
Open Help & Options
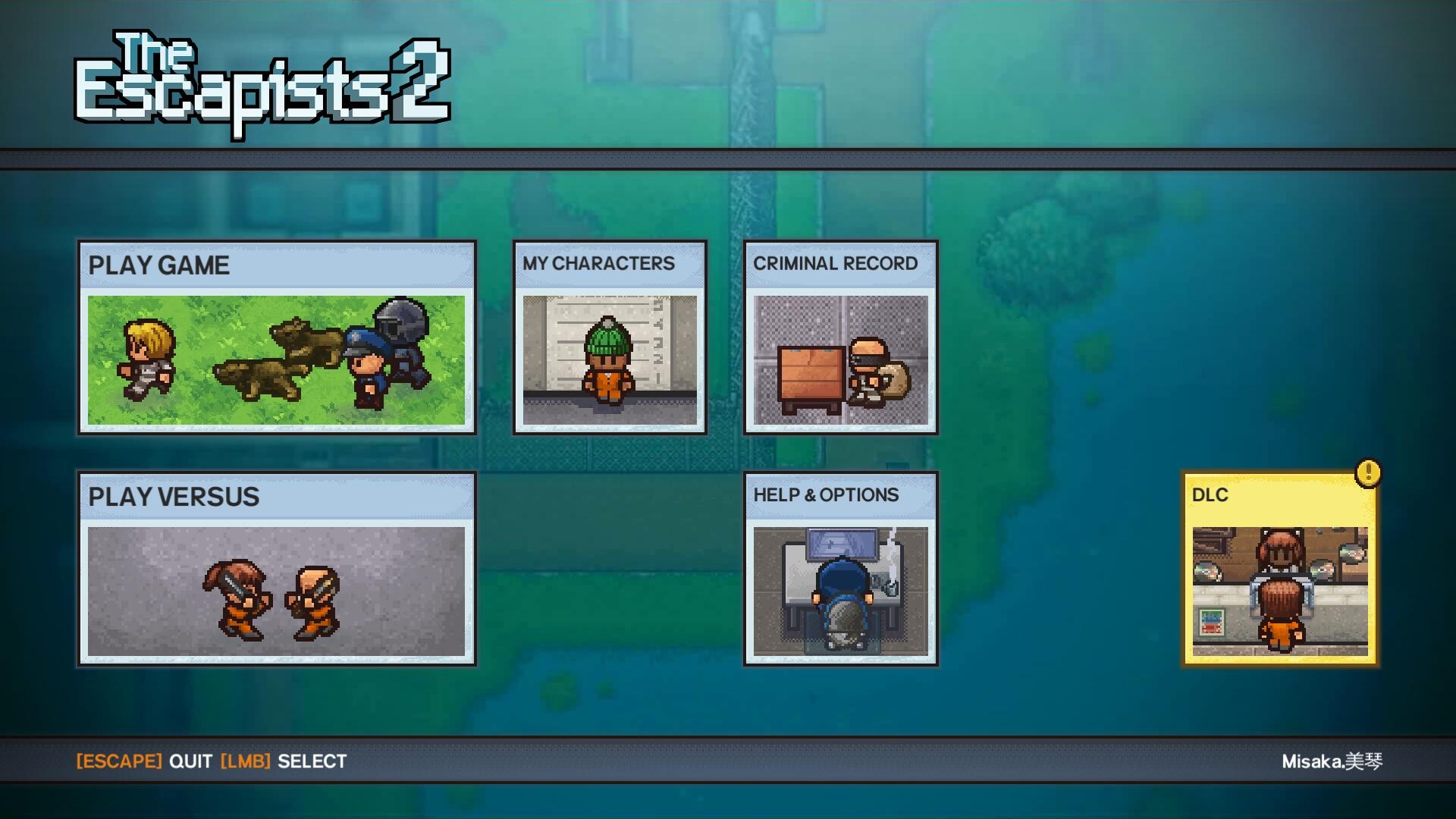pos(840,569)
